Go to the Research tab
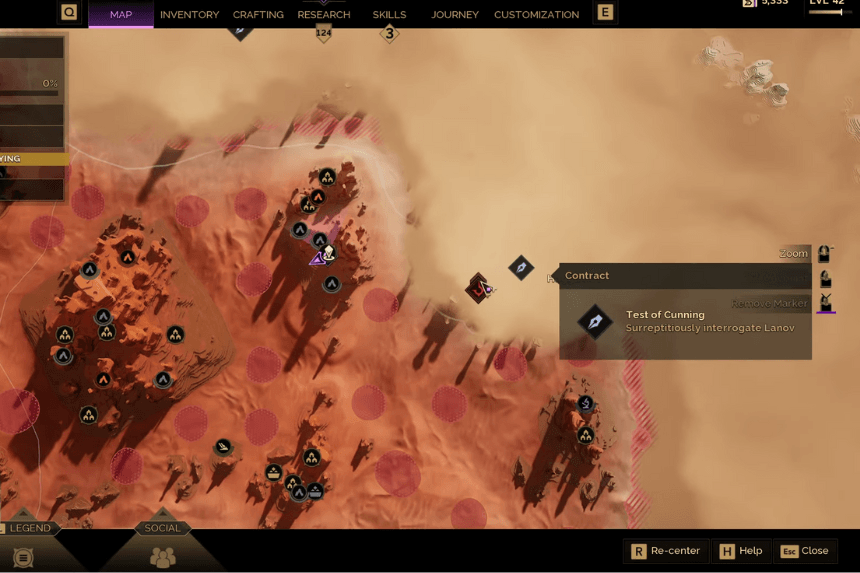The image size is (860, 573). (x=324, y=15)
